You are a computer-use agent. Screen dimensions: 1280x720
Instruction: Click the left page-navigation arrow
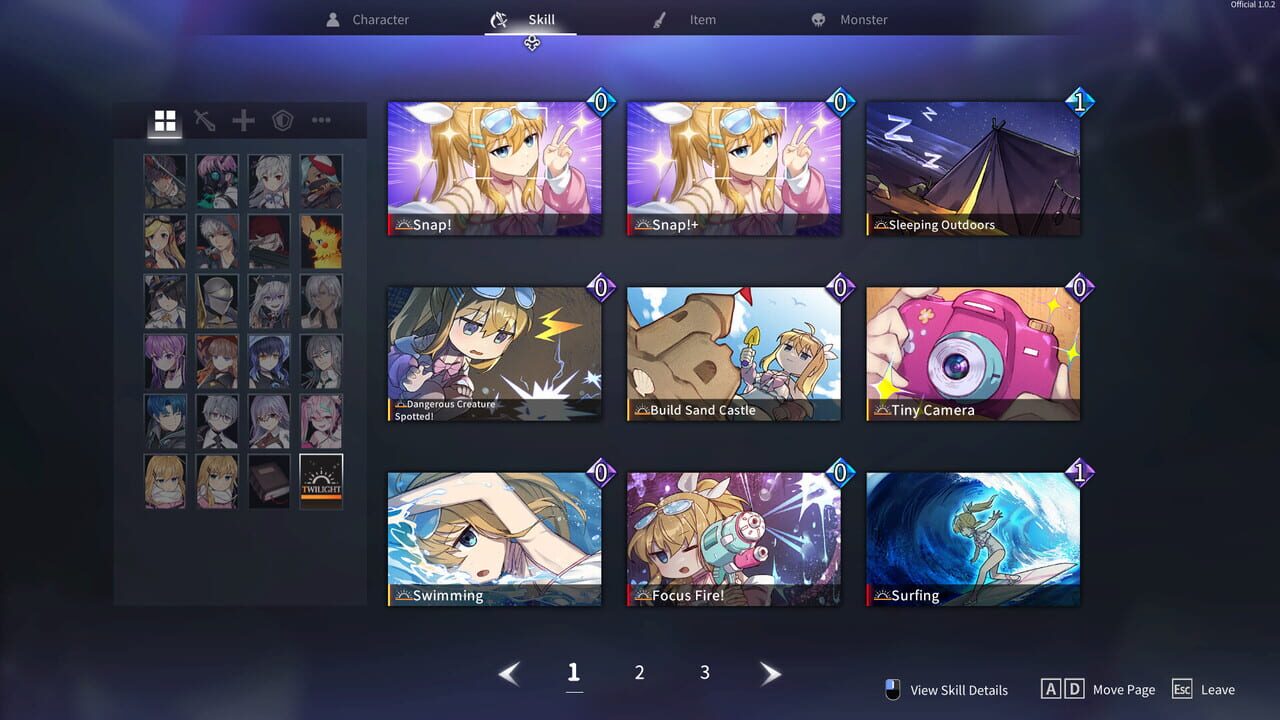(509, 673)
